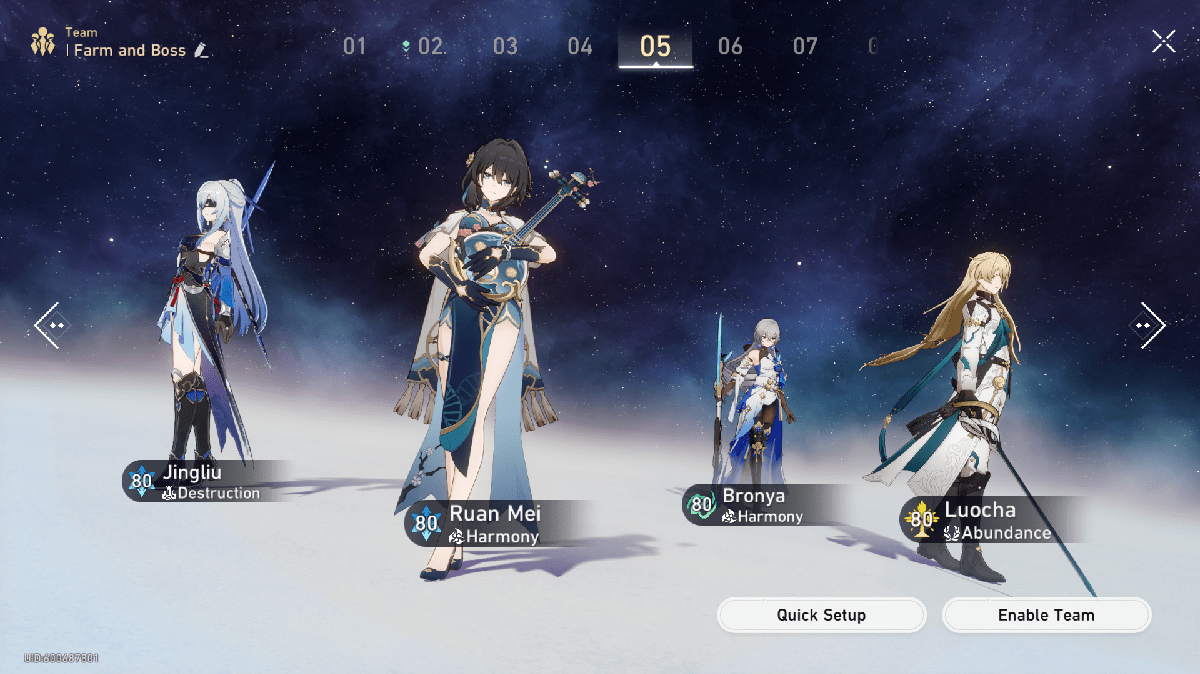The image size is (1200, 674).
Task: Click the Quick Setup button
Action: coord(821,615)
